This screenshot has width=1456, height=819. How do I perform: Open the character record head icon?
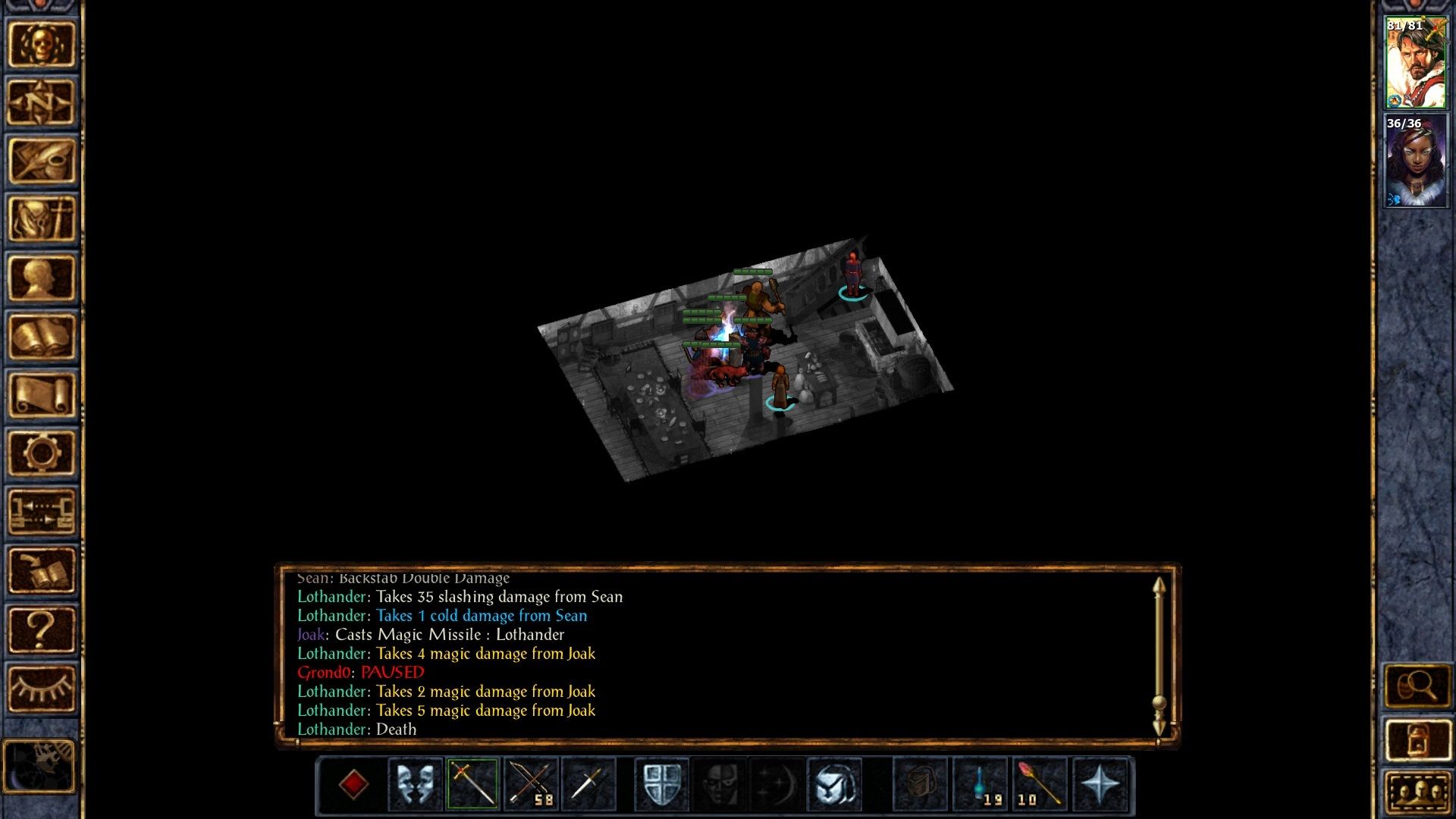pos(42,277)
